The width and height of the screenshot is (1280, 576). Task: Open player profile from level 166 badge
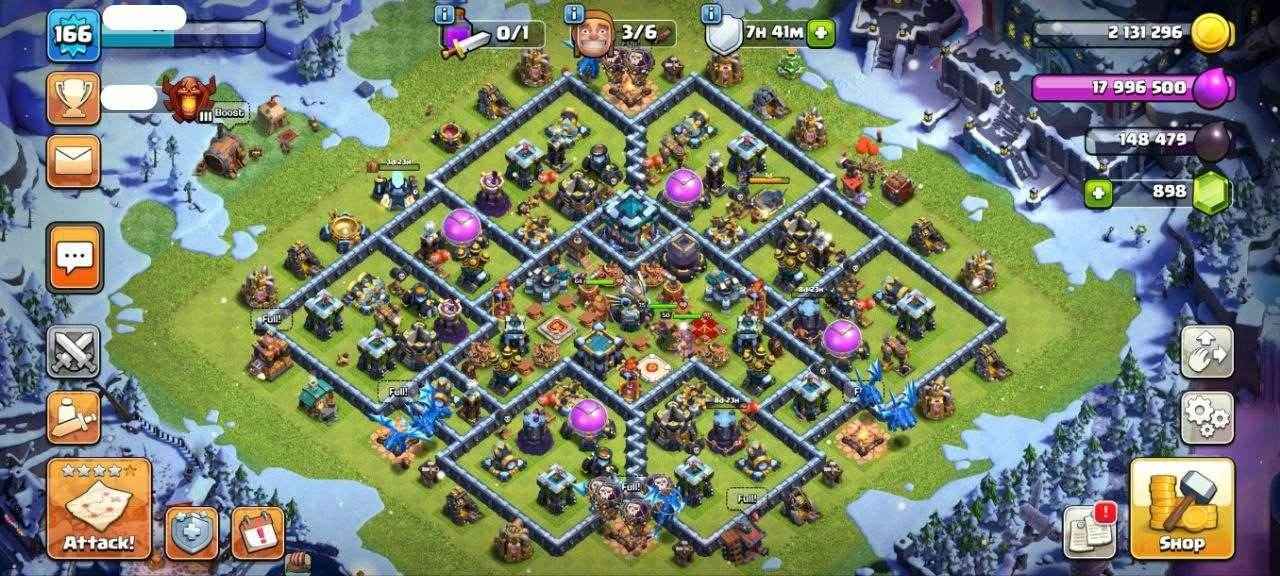(x=74, y=34)
